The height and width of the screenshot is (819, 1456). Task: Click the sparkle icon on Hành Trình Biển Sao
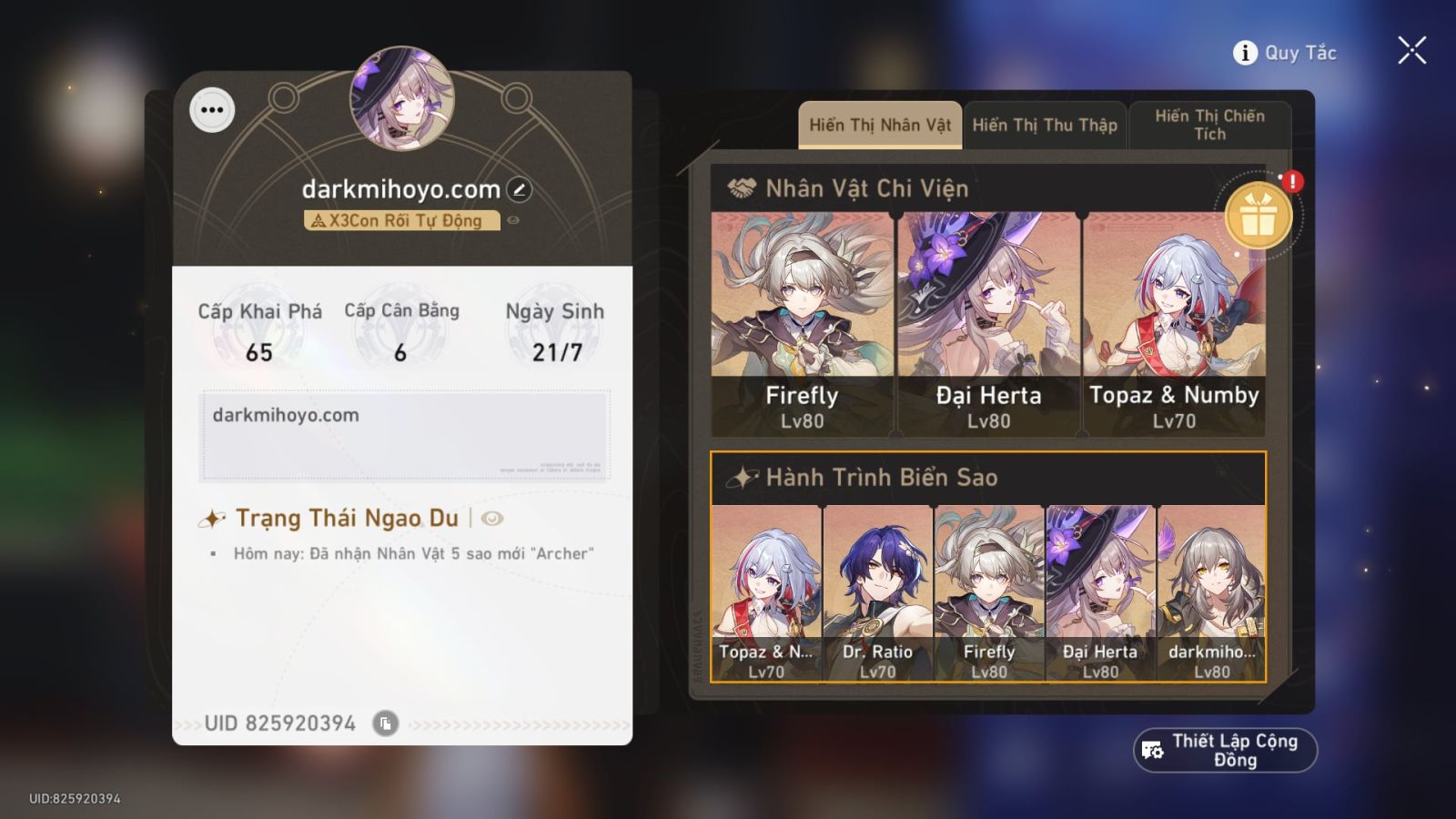tap(742, 475)
